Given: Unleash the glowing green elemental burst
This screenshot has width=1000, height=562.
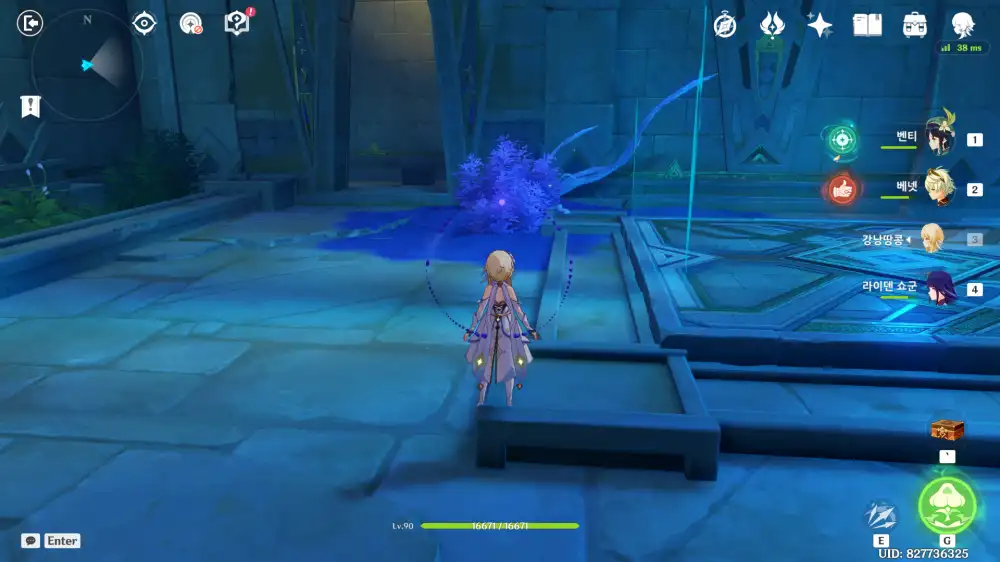Looking at the screenshot, I should pyautogui.click(x=946, y=503).
